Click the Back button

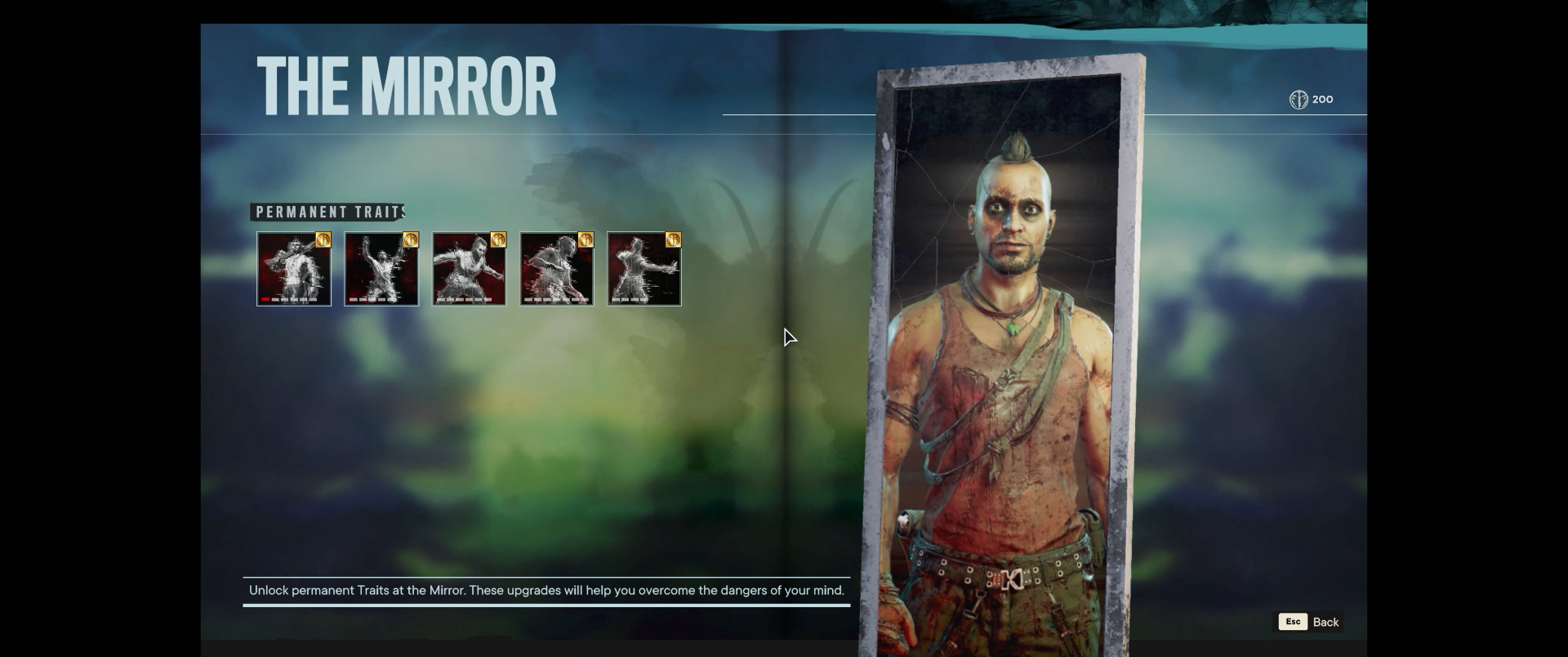coord(1310,622)
